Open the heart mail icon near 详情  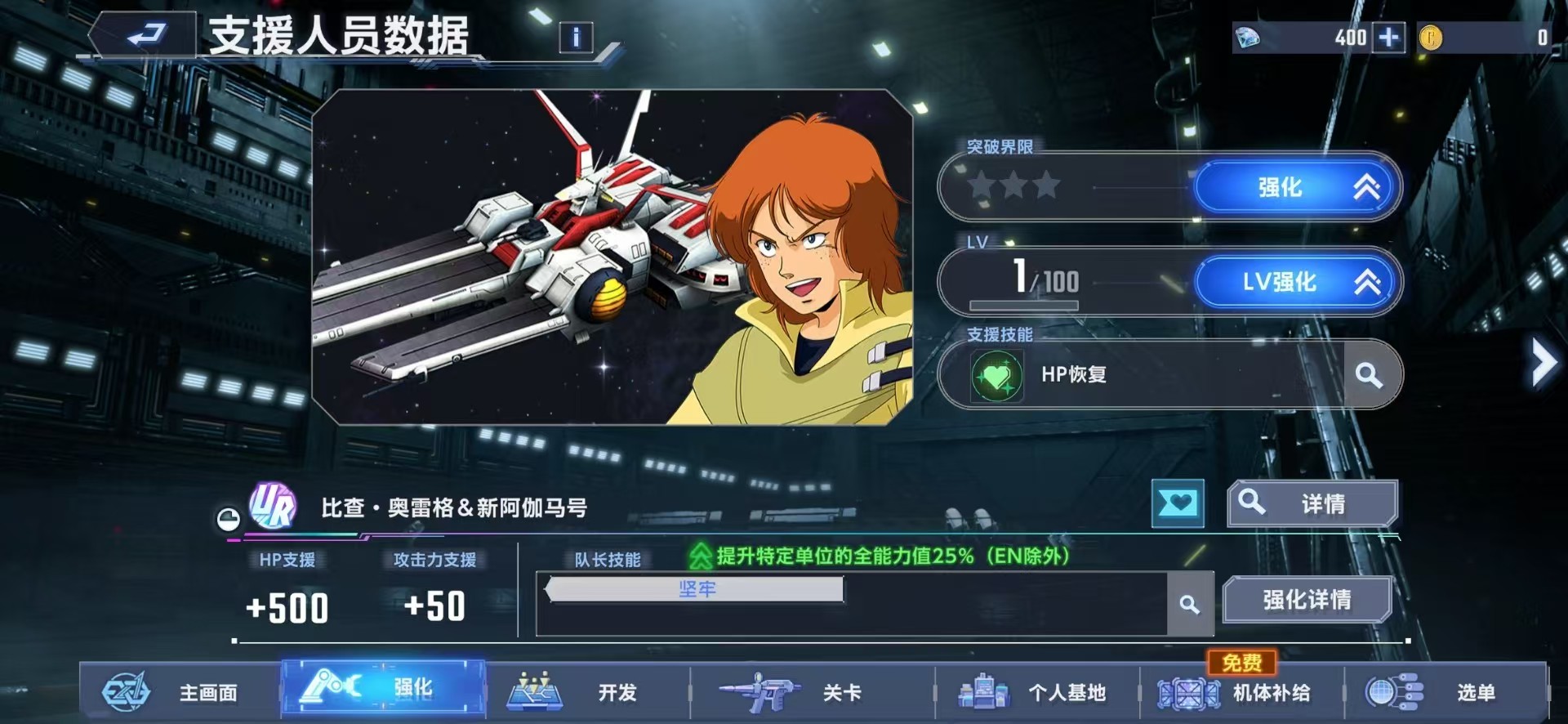[1177, 503]
